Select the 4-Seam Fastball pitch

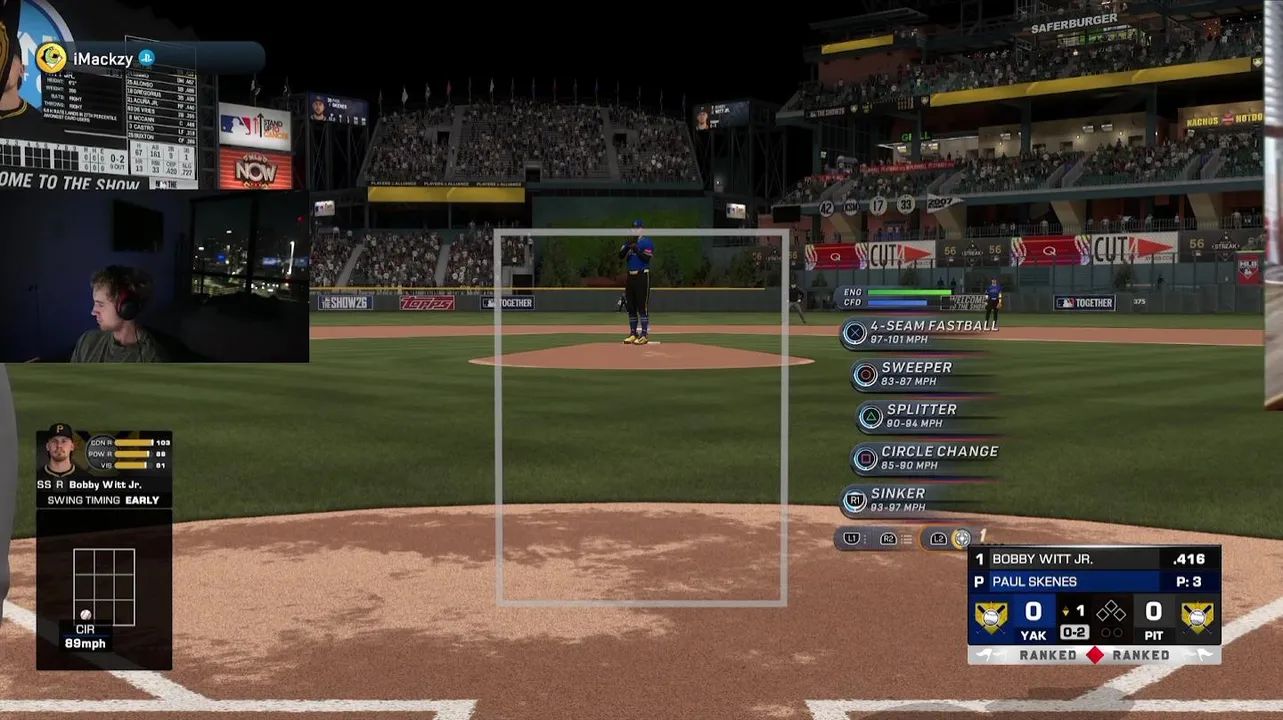coord(922,332)
